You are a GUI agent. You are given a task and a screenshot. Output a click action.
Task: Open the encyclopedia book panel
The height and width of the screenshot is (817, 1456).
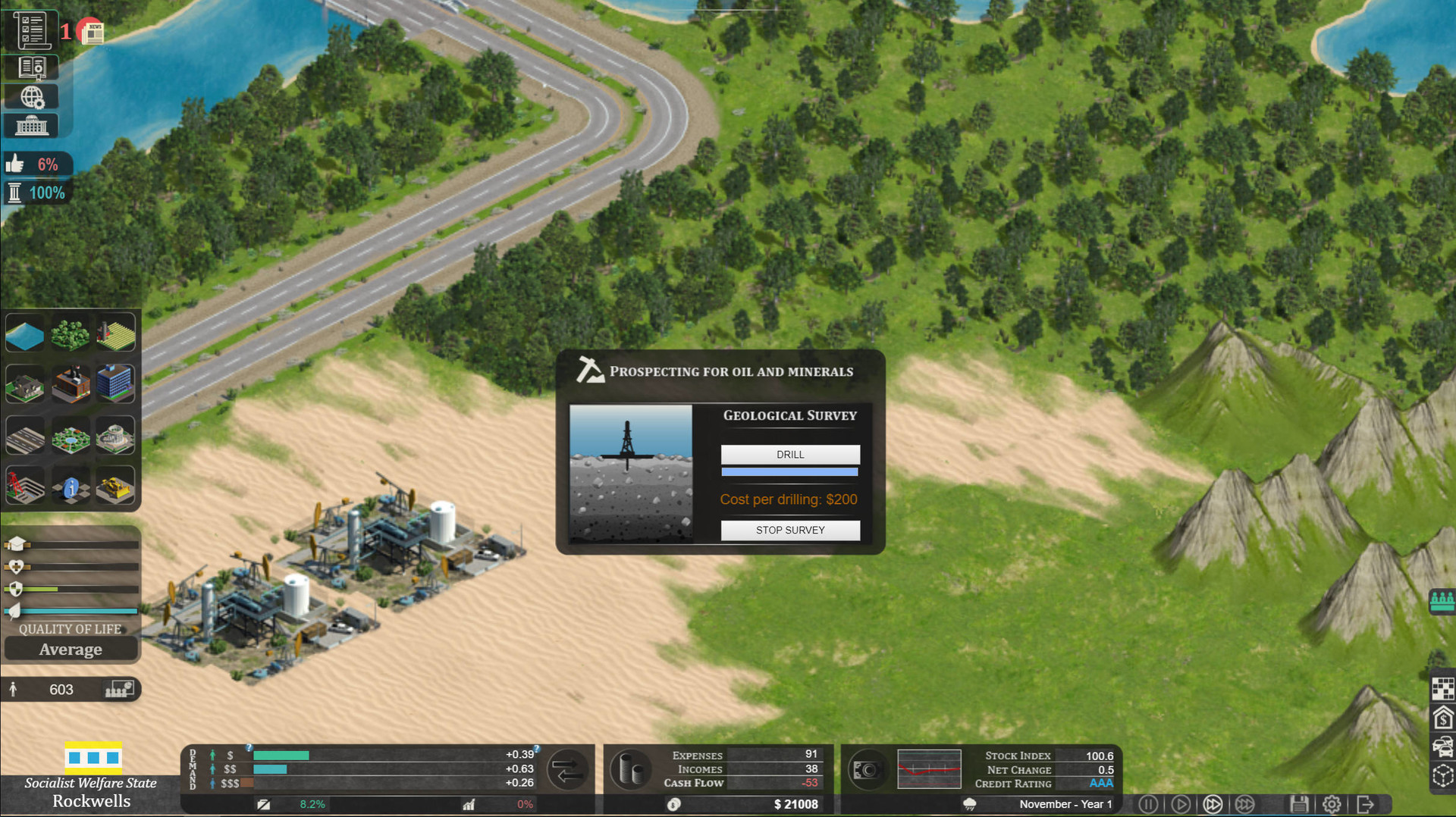[x=33, y=67]
